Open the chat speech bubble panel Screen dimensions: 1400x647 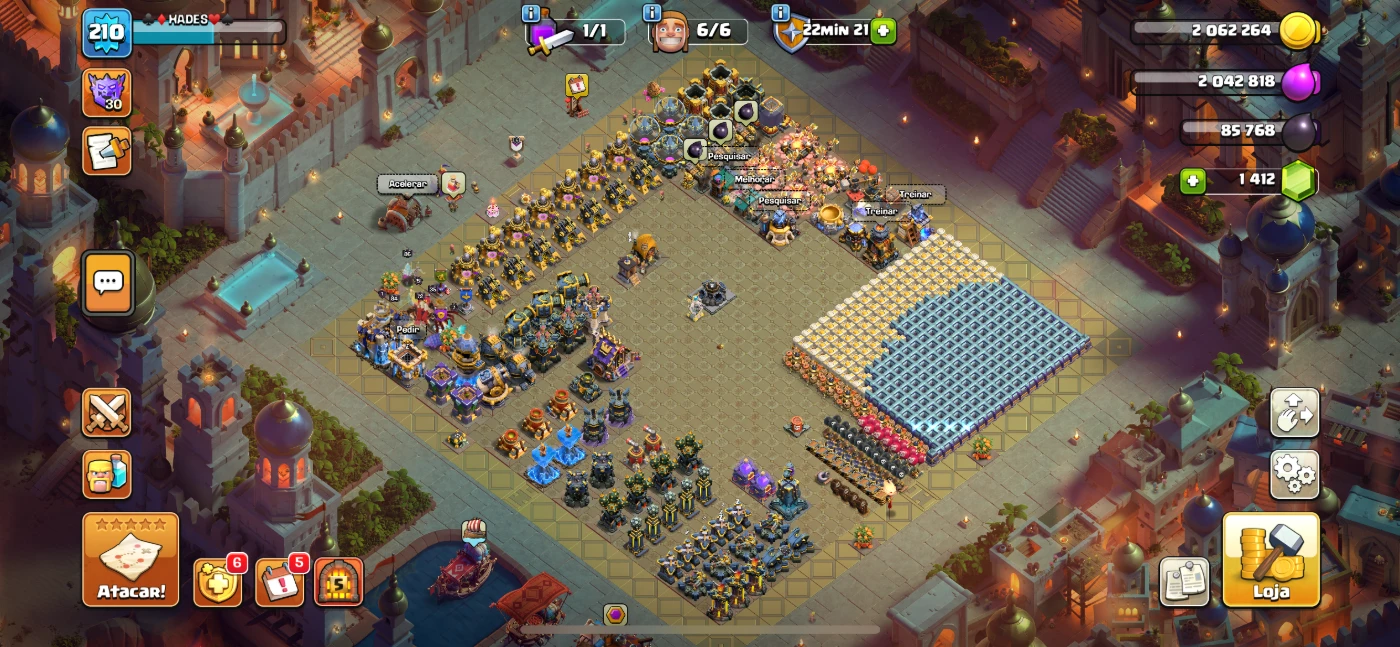pyautogui.click(x=107, y=282)
